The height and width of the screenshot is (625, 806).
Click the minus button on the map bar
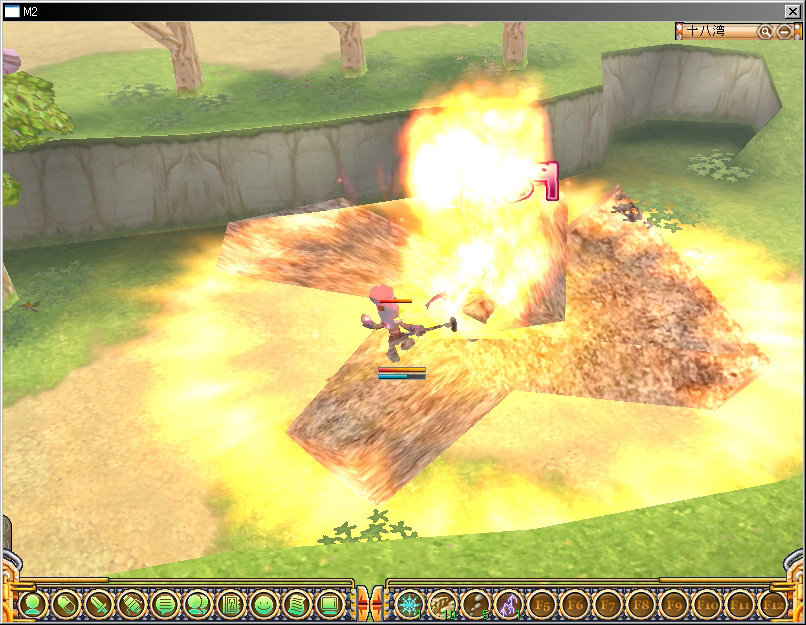[x=784, y=32]
